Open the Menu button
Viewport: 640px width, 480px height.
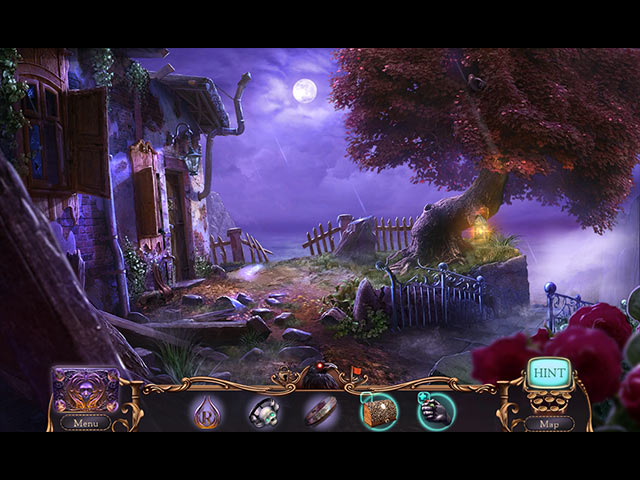85,422
